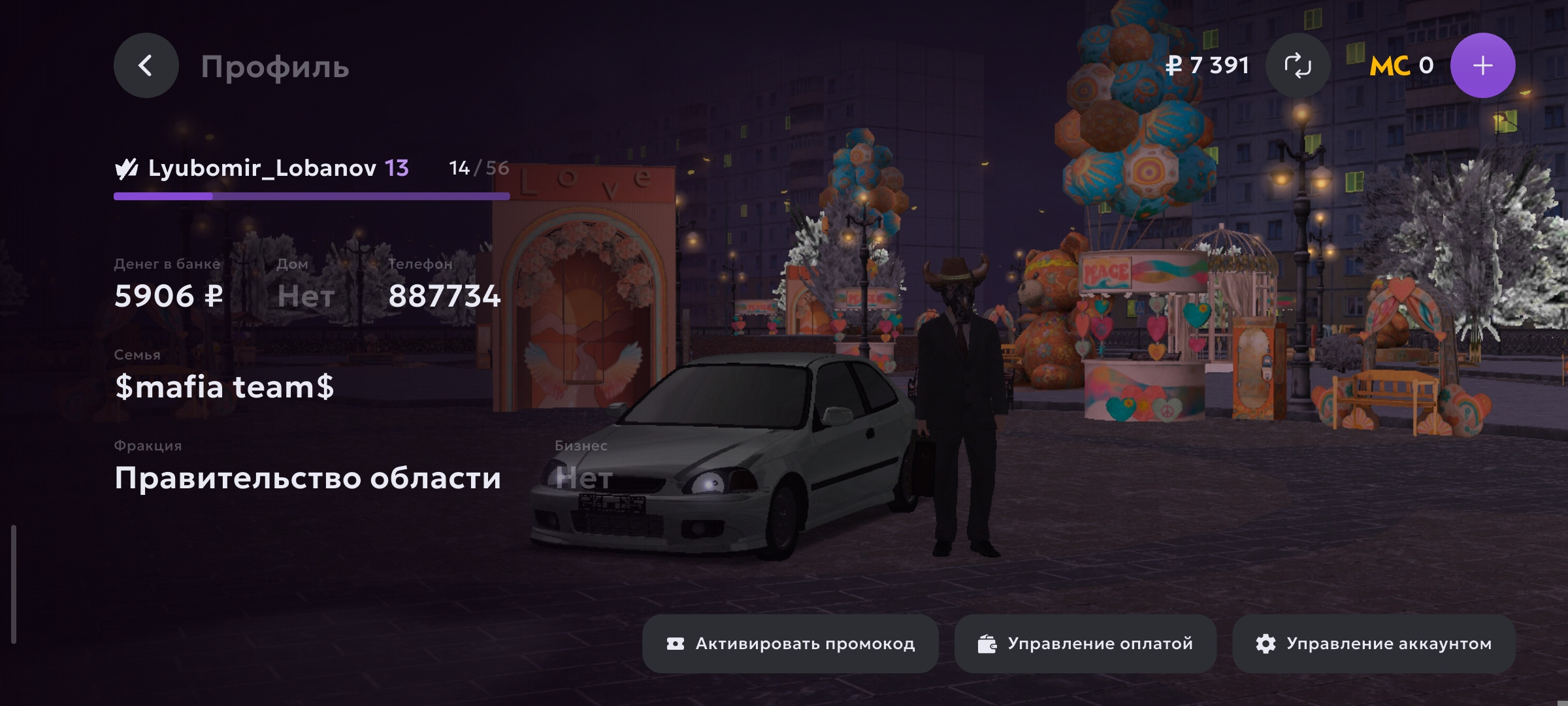
Task: Open Активировать промокод
Action: click(791, 644)
